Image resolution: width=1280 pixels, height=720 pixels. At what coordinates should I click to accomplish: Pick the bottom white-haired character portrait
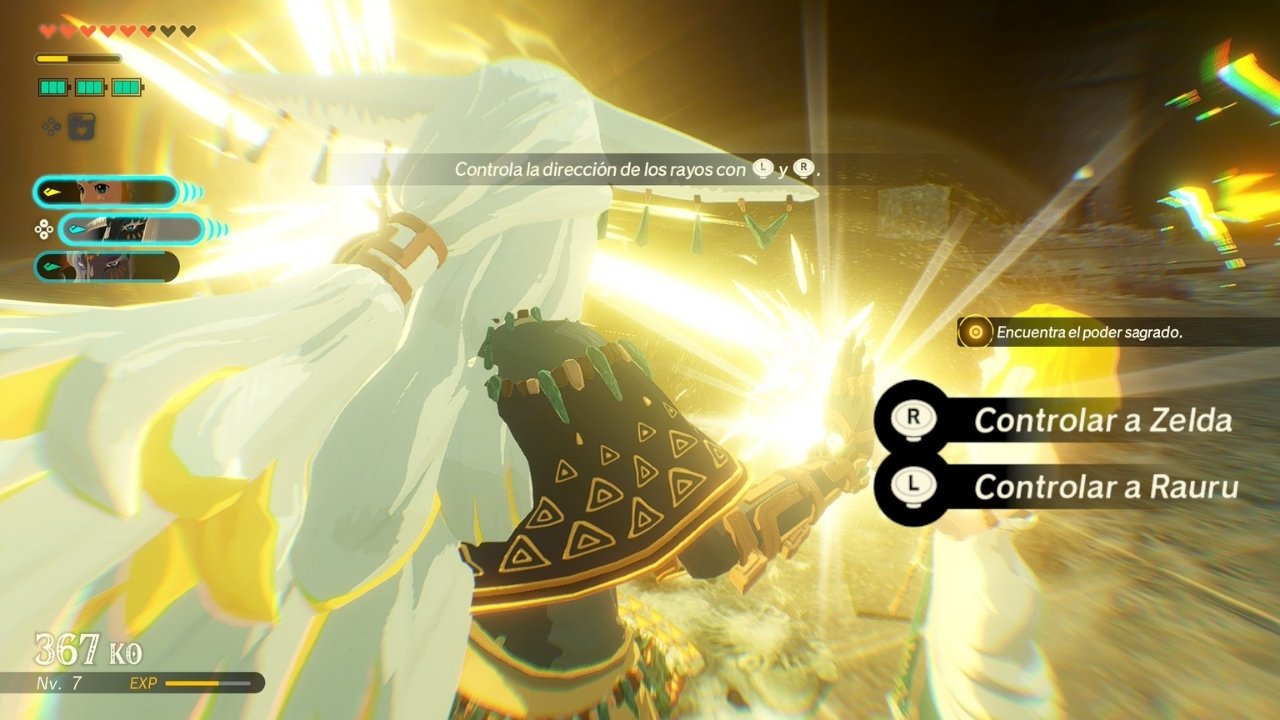coord(106,267)
